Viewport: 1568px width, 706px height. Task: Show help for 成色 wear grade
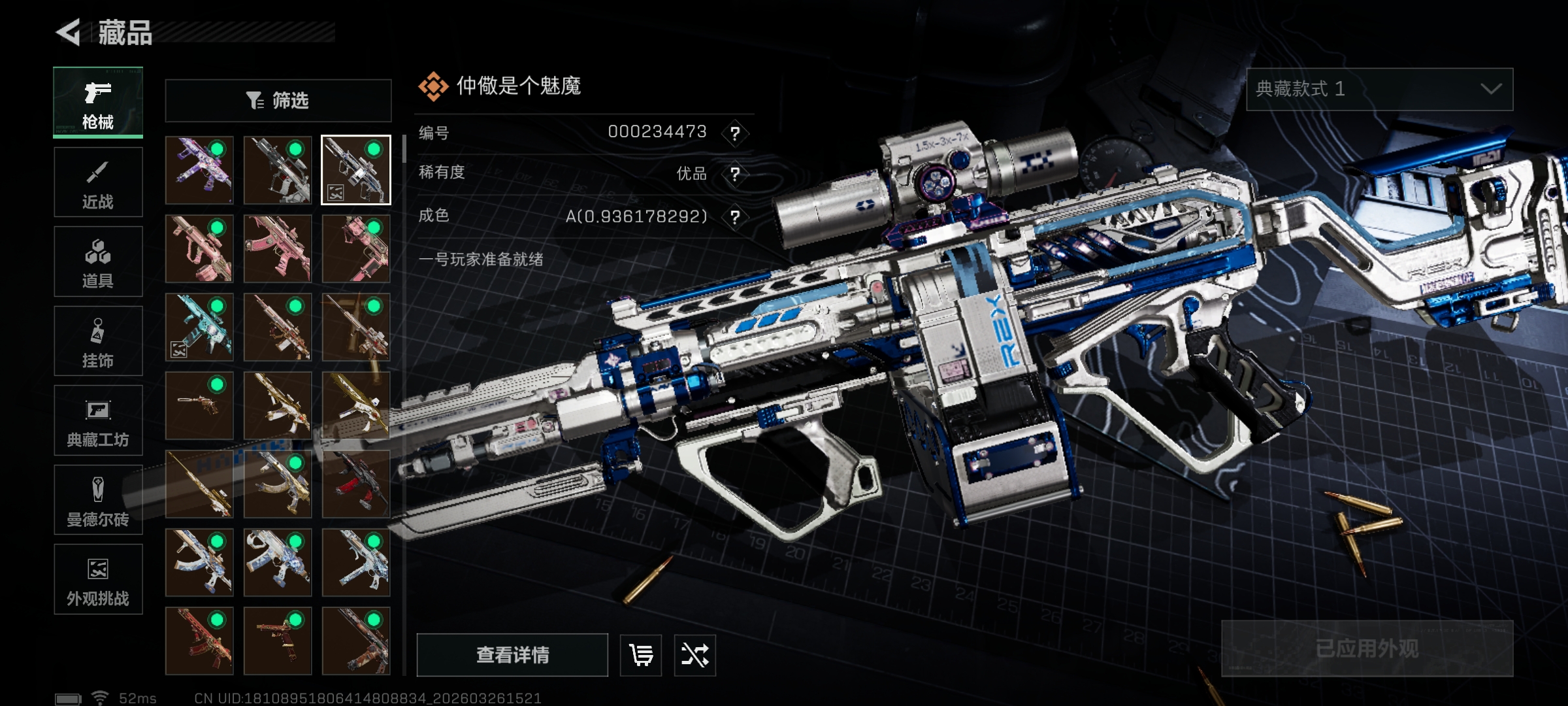(735, 217)
